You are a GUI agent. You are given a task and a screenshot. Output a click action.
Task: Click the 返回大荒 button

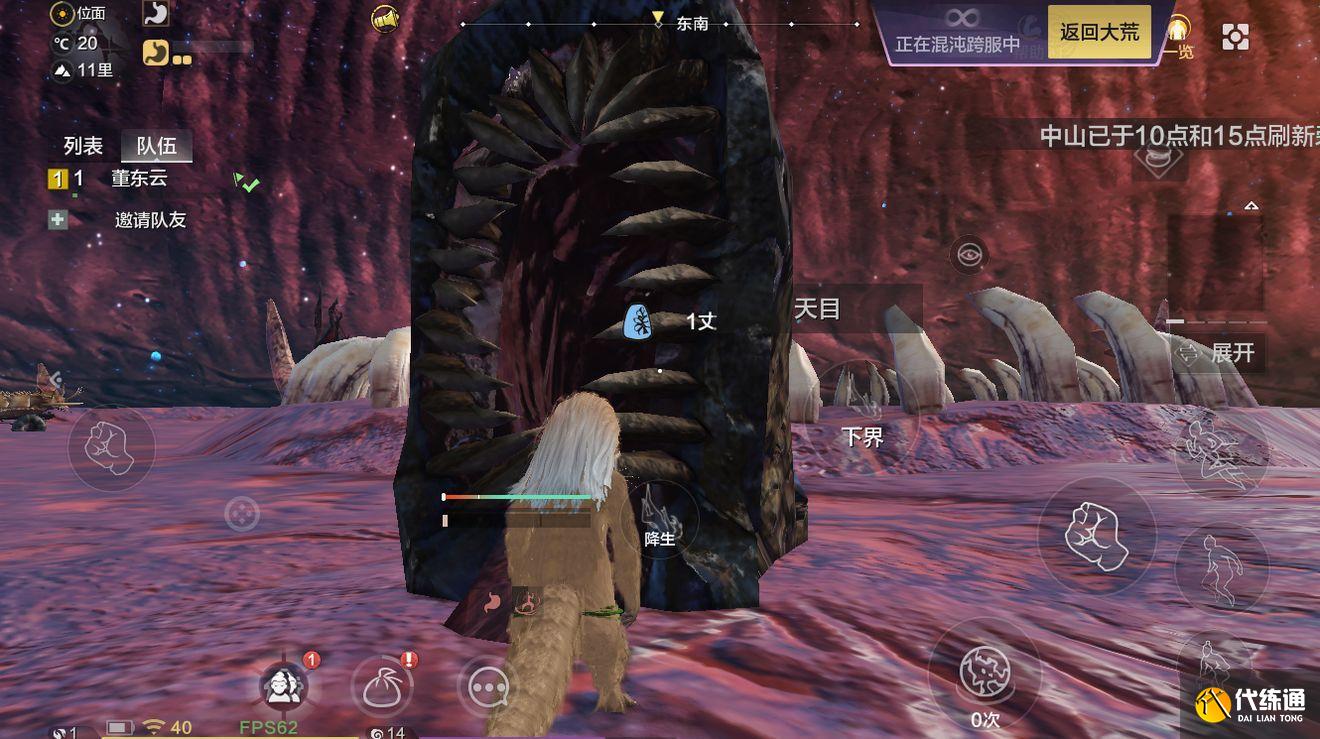[x=1098, y=32]
